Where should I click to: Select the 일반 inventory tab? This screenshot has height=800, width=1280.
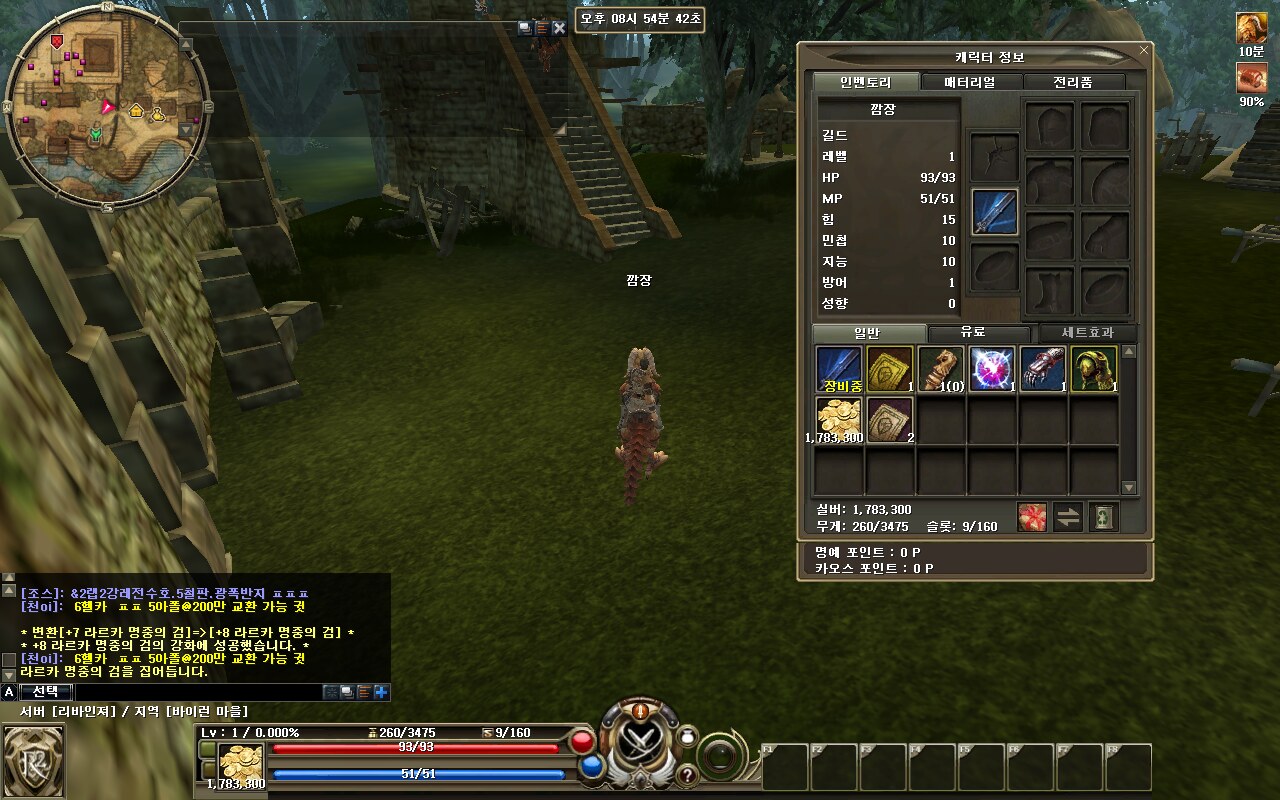click(868, 333)
